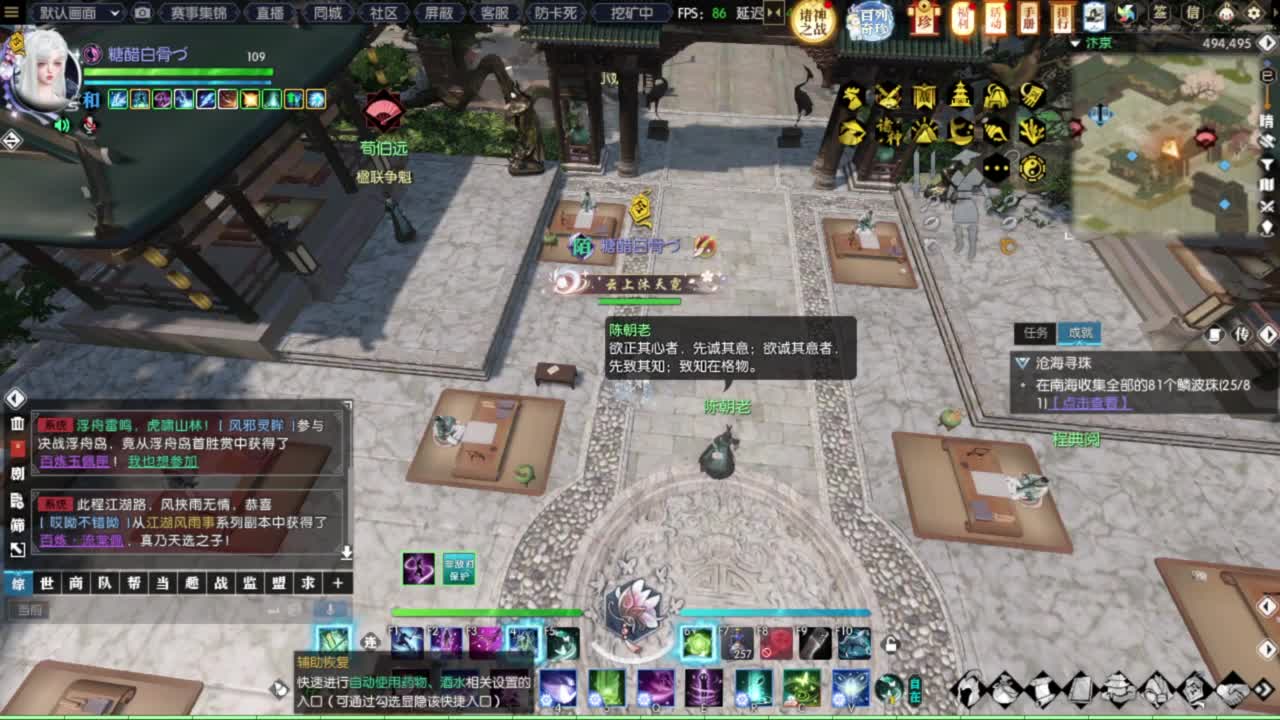Switch to the 成就 achievements tab

[1077, 333]
